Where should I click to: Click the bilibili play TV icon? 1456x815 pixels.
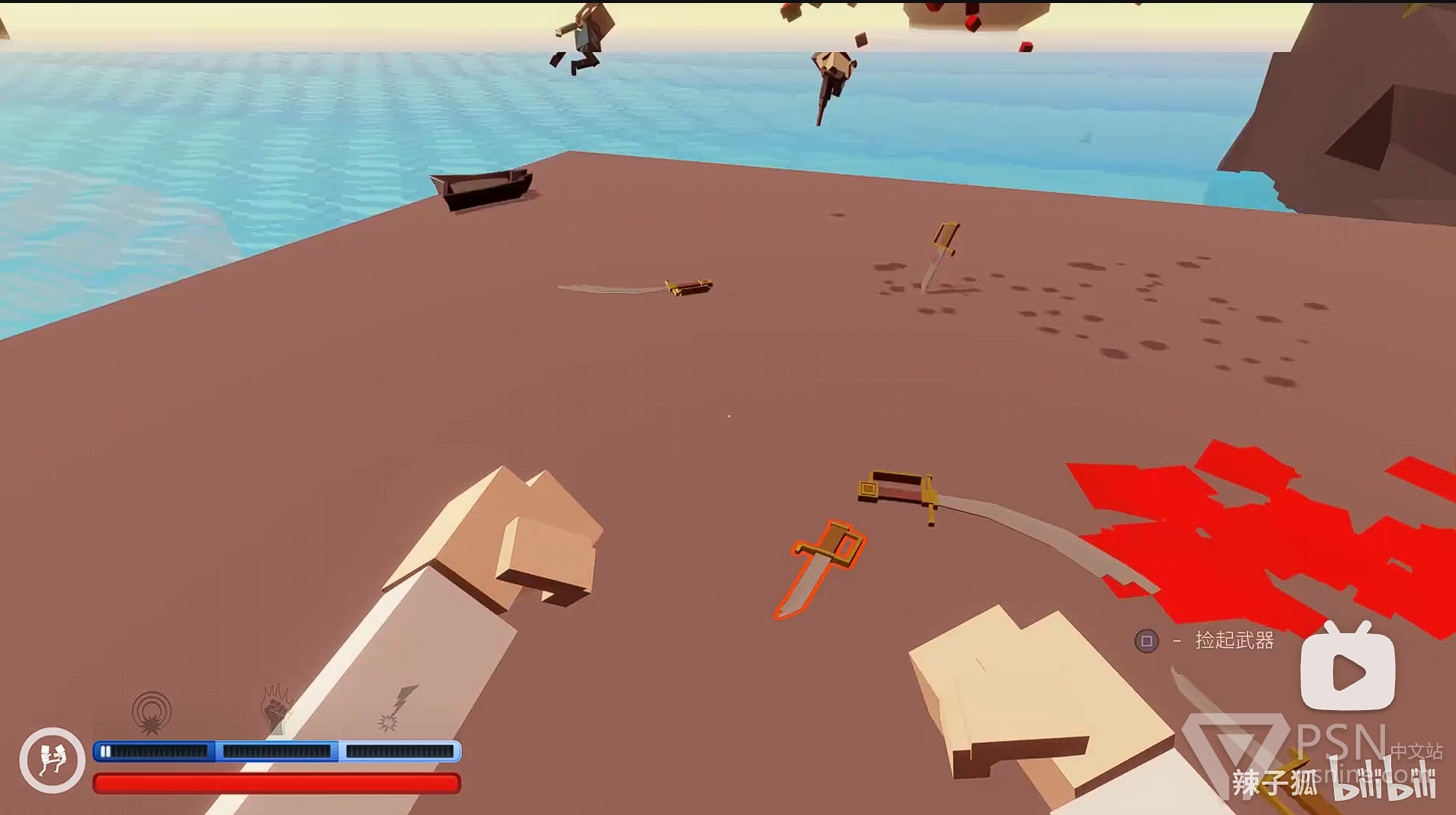[1347, 667]
